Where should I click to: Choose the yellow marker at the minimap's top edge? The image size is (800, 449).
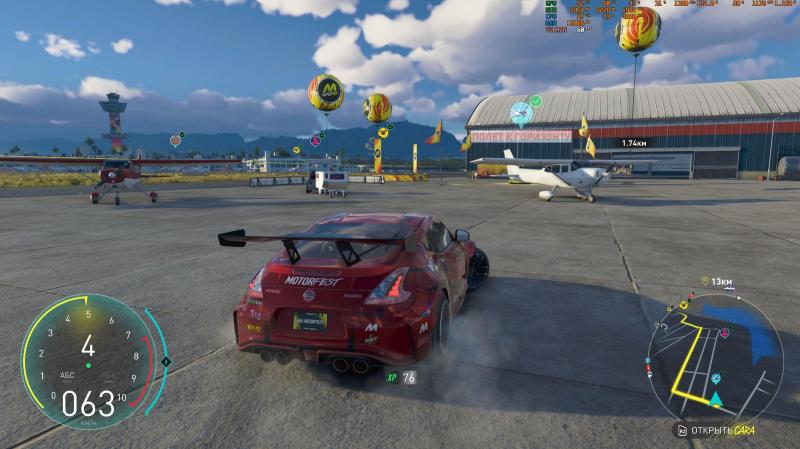684,303
